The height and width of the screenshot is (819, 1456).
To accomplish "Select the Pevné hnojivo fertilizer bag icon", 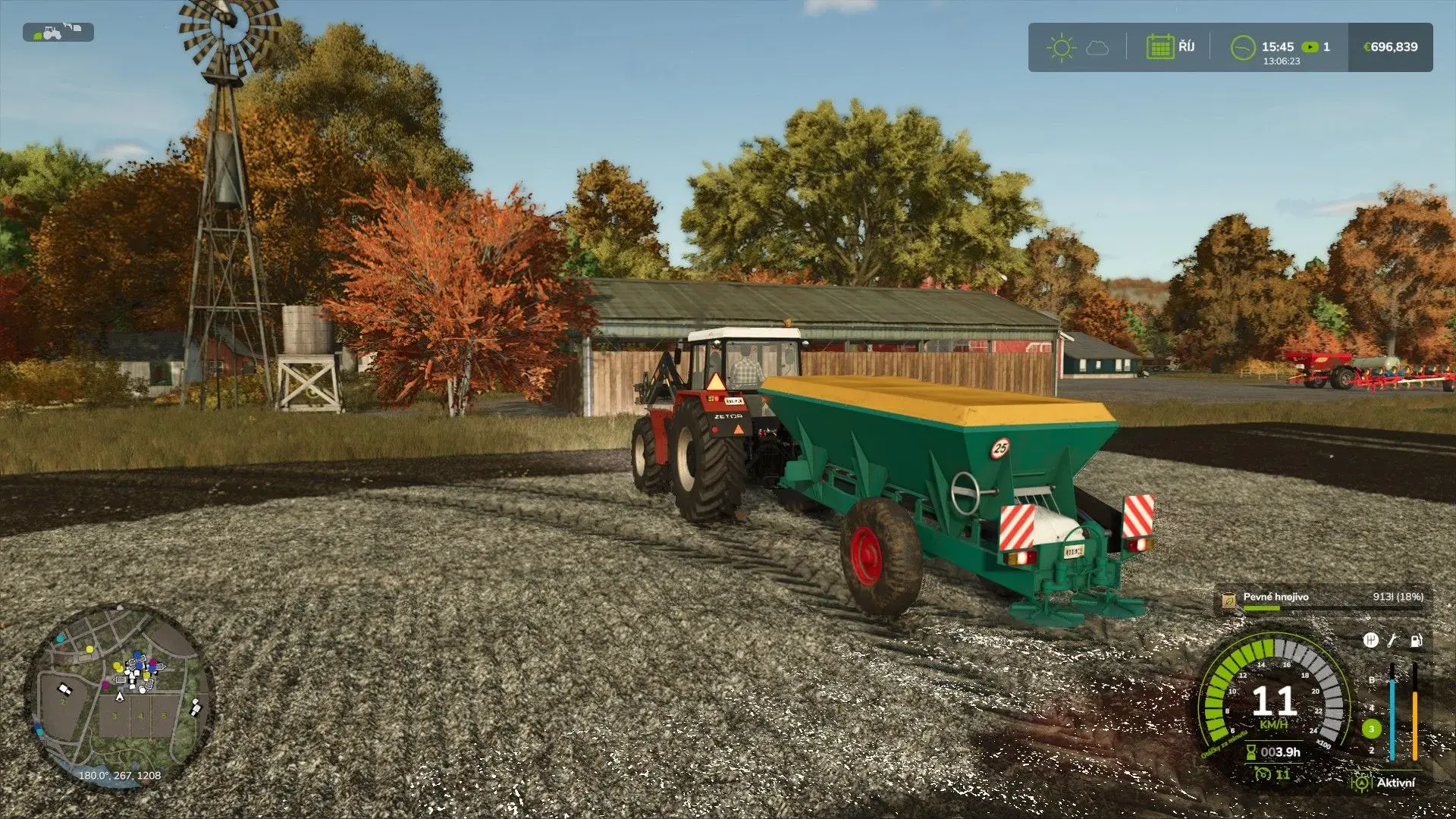I will tap(1228, 601).
